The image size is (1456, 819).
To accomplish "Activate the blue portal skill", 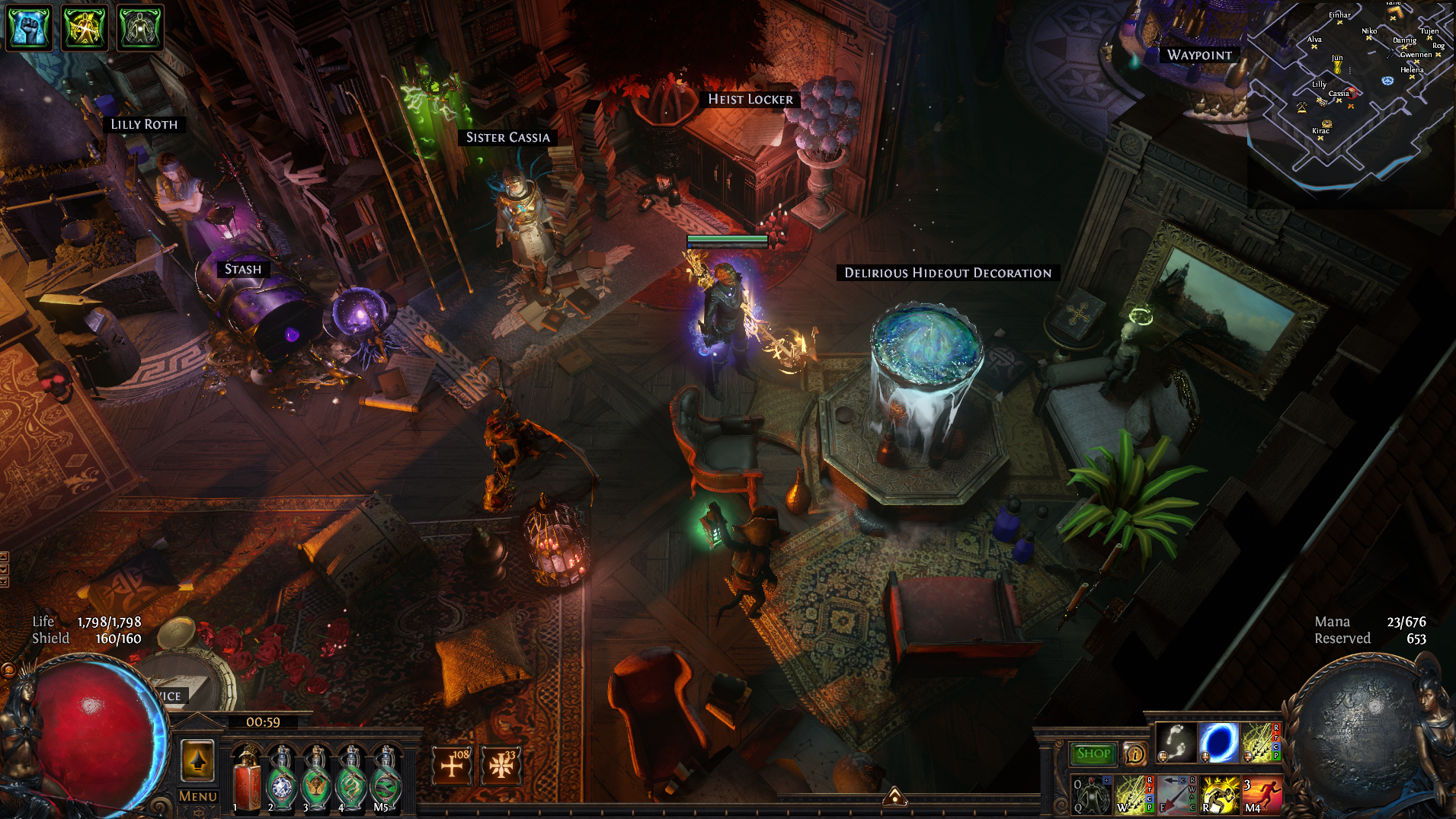I will 1218,742.
